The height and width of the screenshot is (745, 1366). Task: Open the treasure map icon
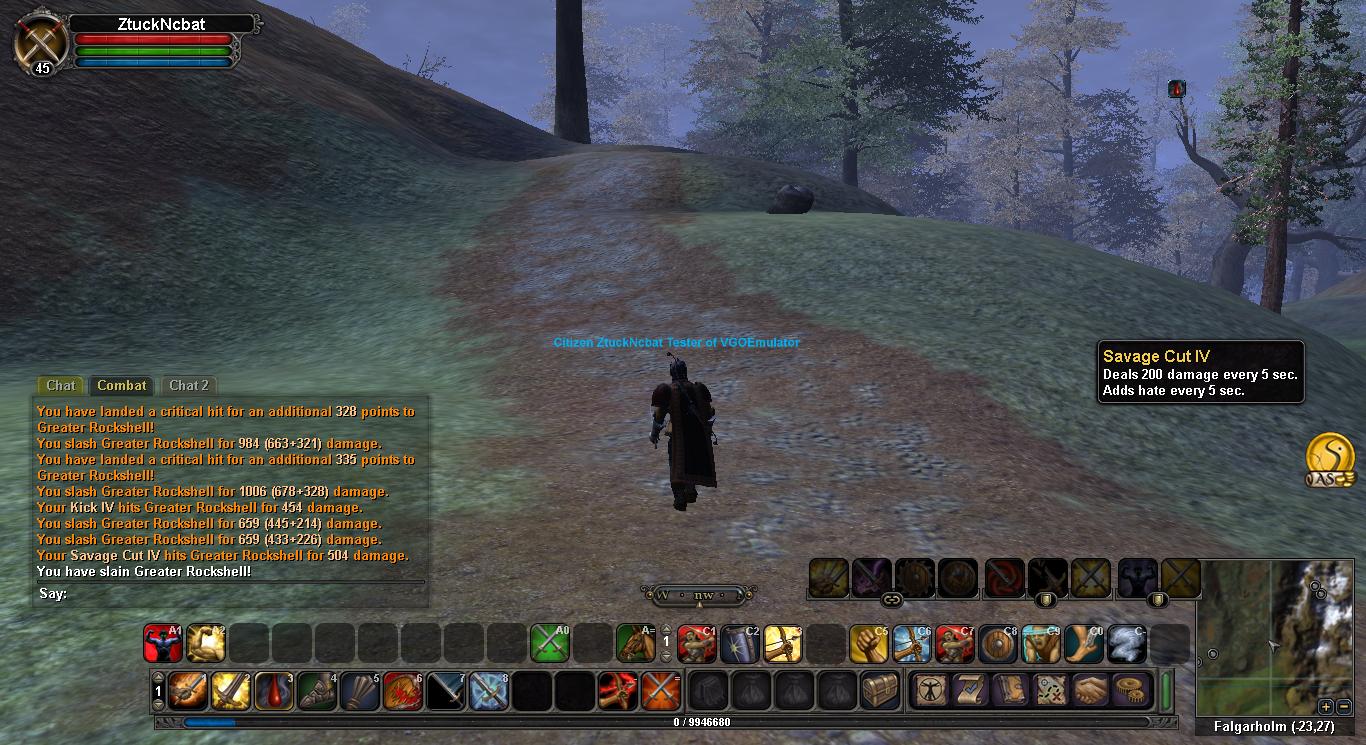(x=1049, y=691)
